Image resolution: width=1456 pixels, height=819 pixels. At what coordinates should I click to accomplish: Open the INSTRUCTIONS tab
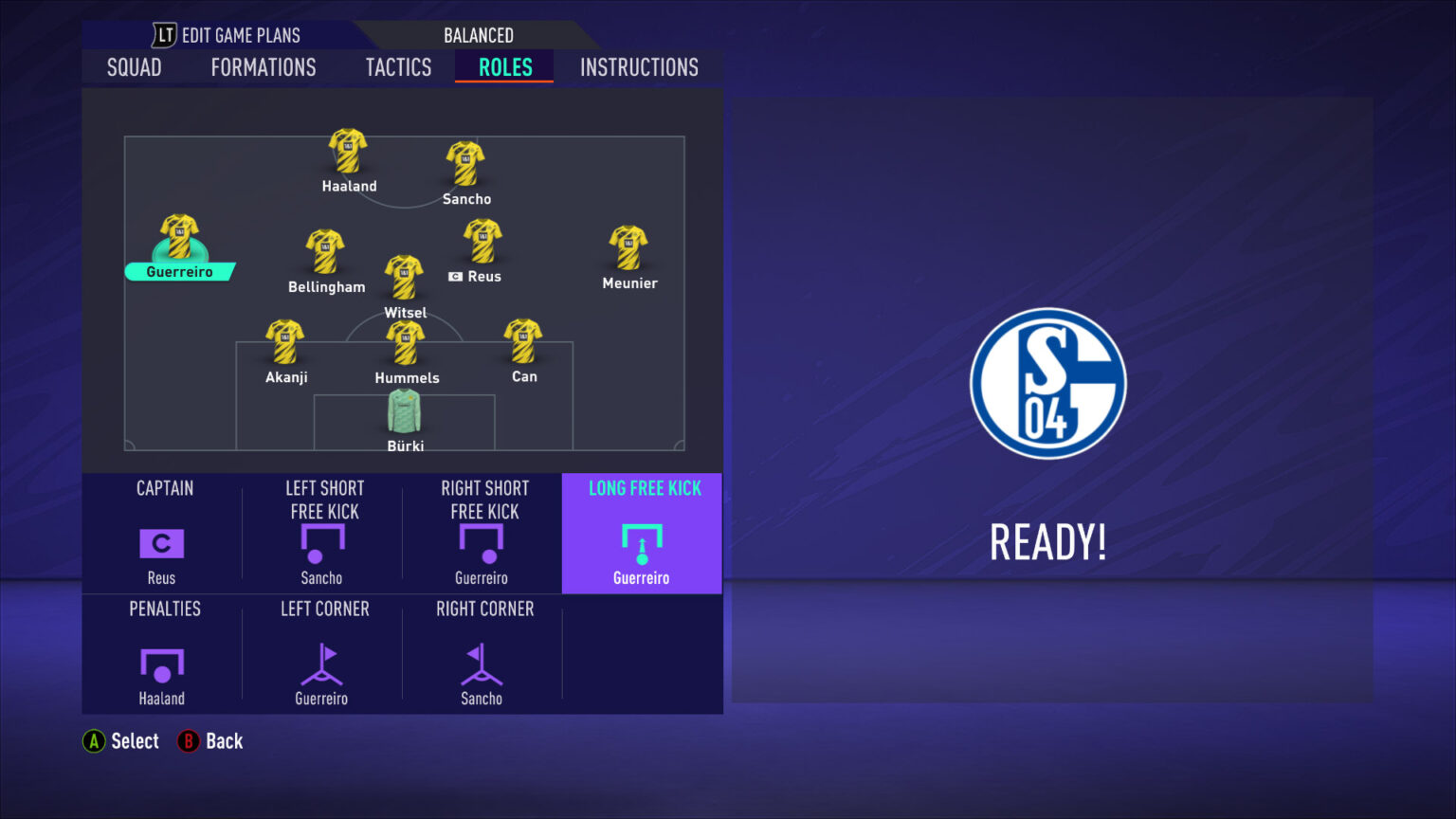(x=638, y=66)
